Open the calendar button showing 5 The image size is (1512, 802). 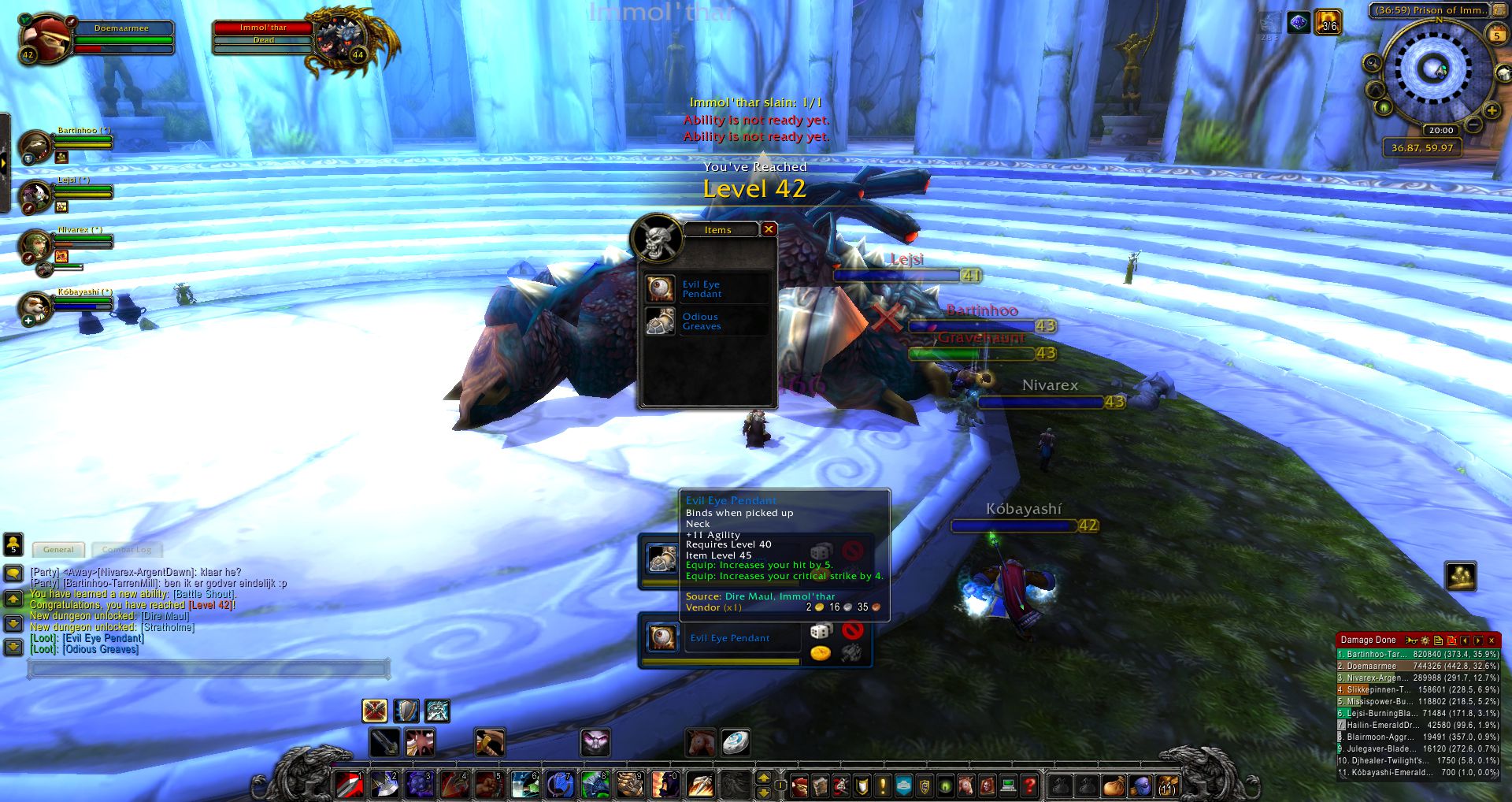pos(1496,35)
